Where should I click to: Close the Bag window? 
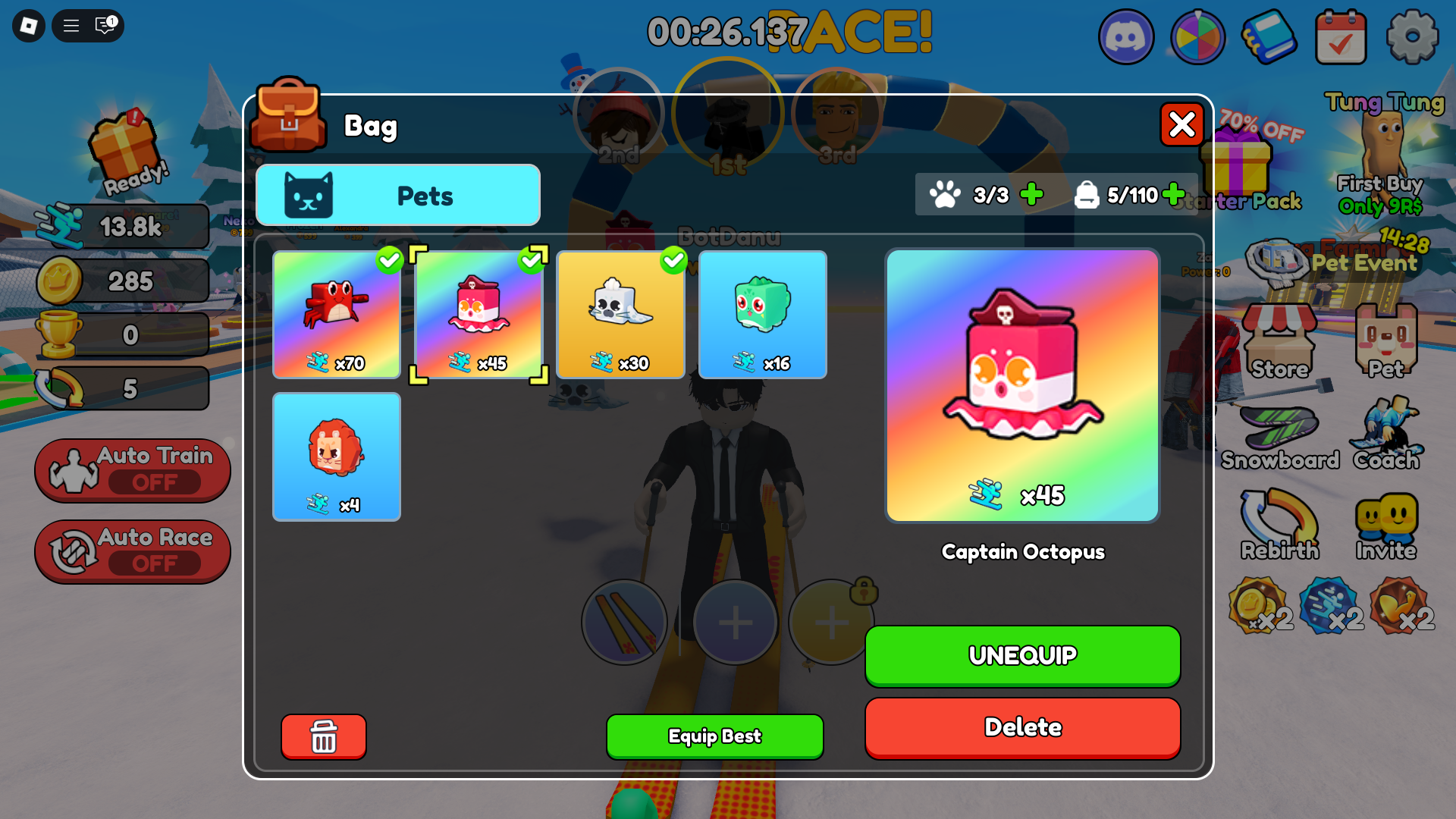click(1181, 125)
